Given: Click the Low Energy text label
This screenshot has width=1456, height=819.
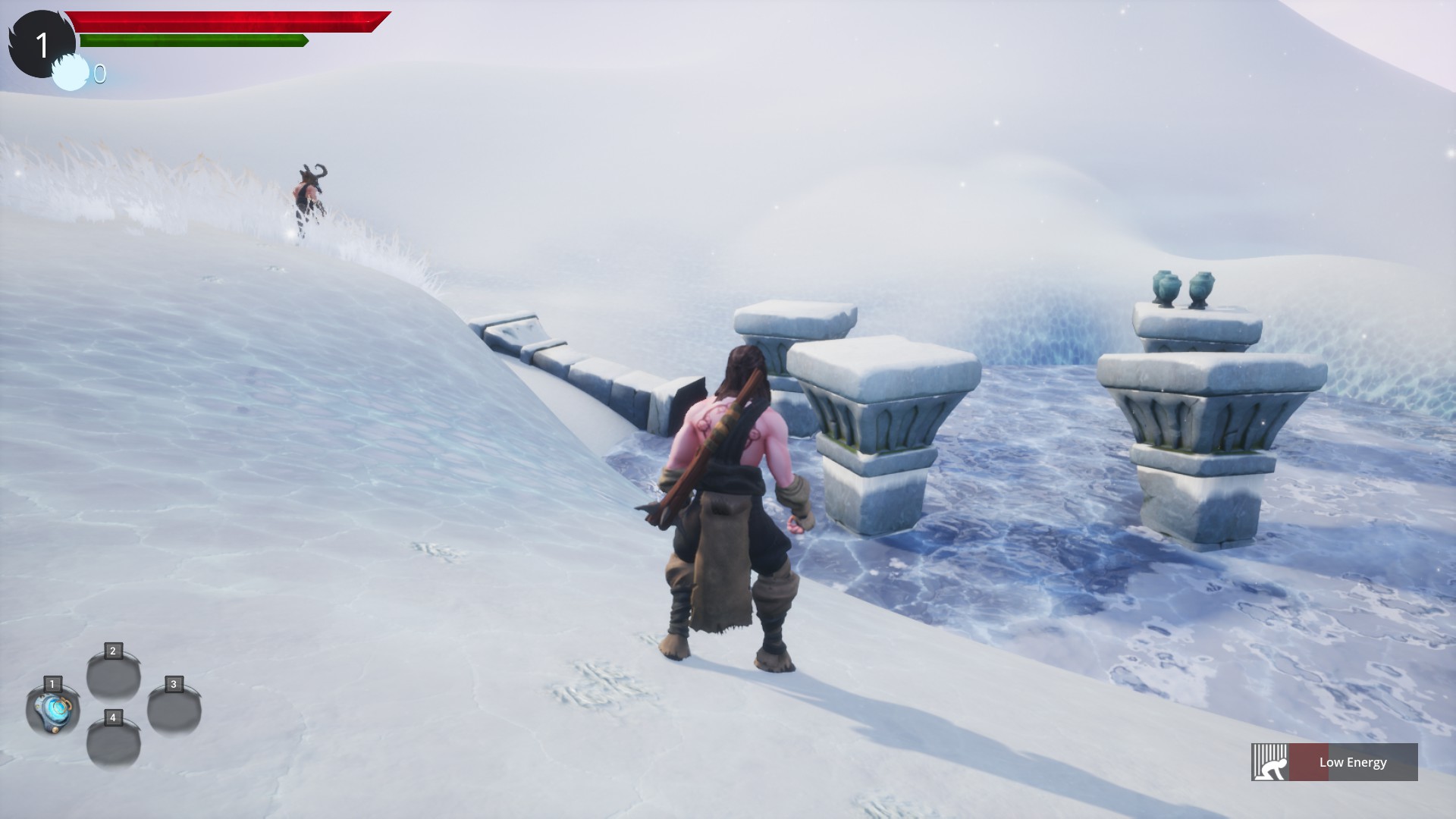Looking at the screenshot, I should (x=1352, y=762).
